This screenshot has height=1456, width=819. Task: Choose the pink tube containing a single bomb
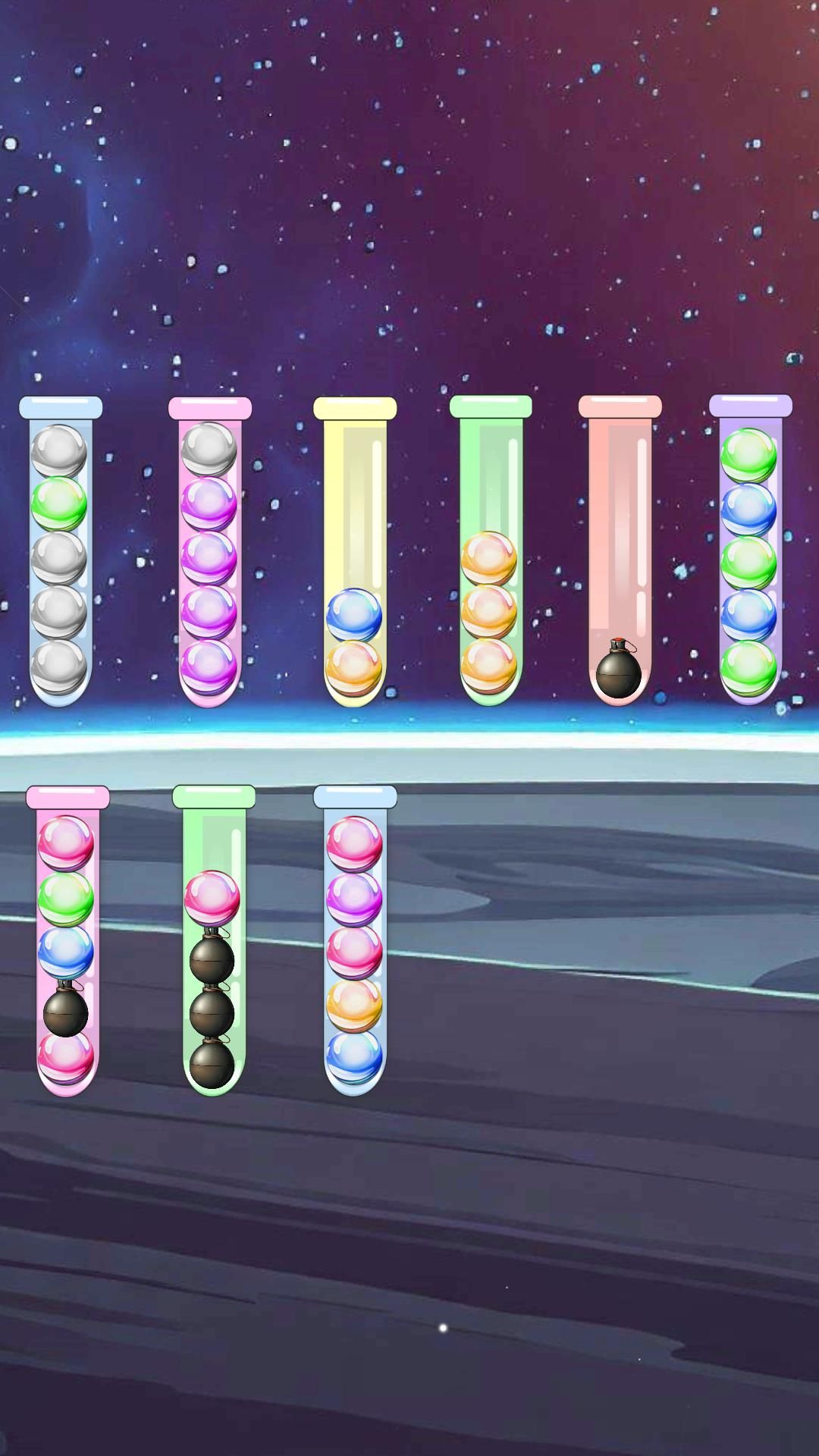(x=67, y=944)
